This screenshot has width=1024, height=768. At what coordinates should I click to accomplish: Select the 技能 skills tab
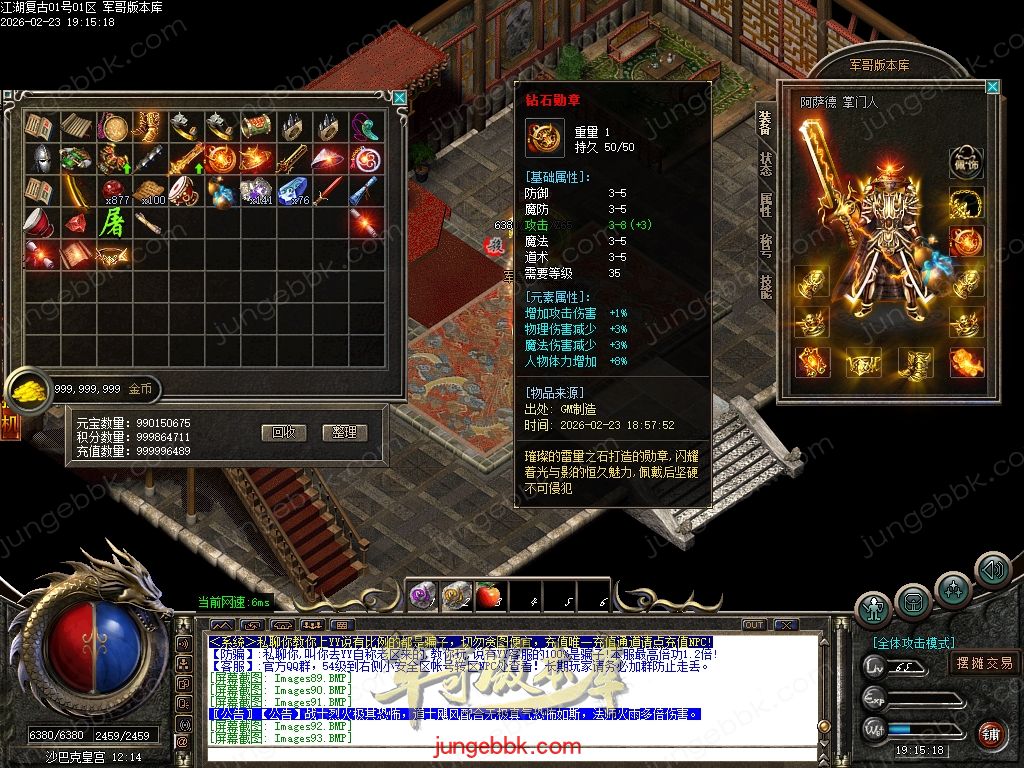point(765,286)
